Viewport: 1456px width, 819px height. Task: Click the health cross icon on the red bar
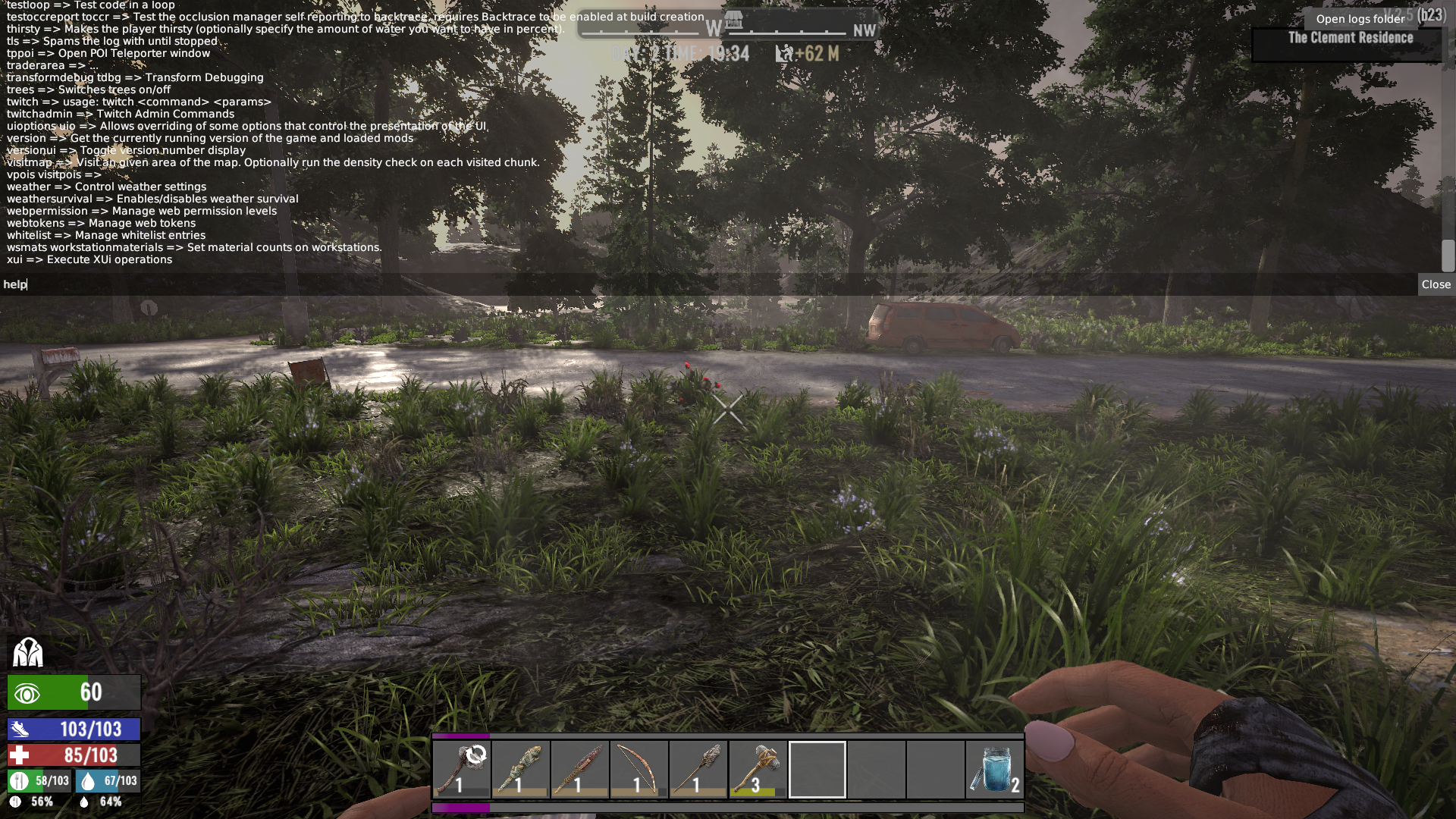click(20, 755)
